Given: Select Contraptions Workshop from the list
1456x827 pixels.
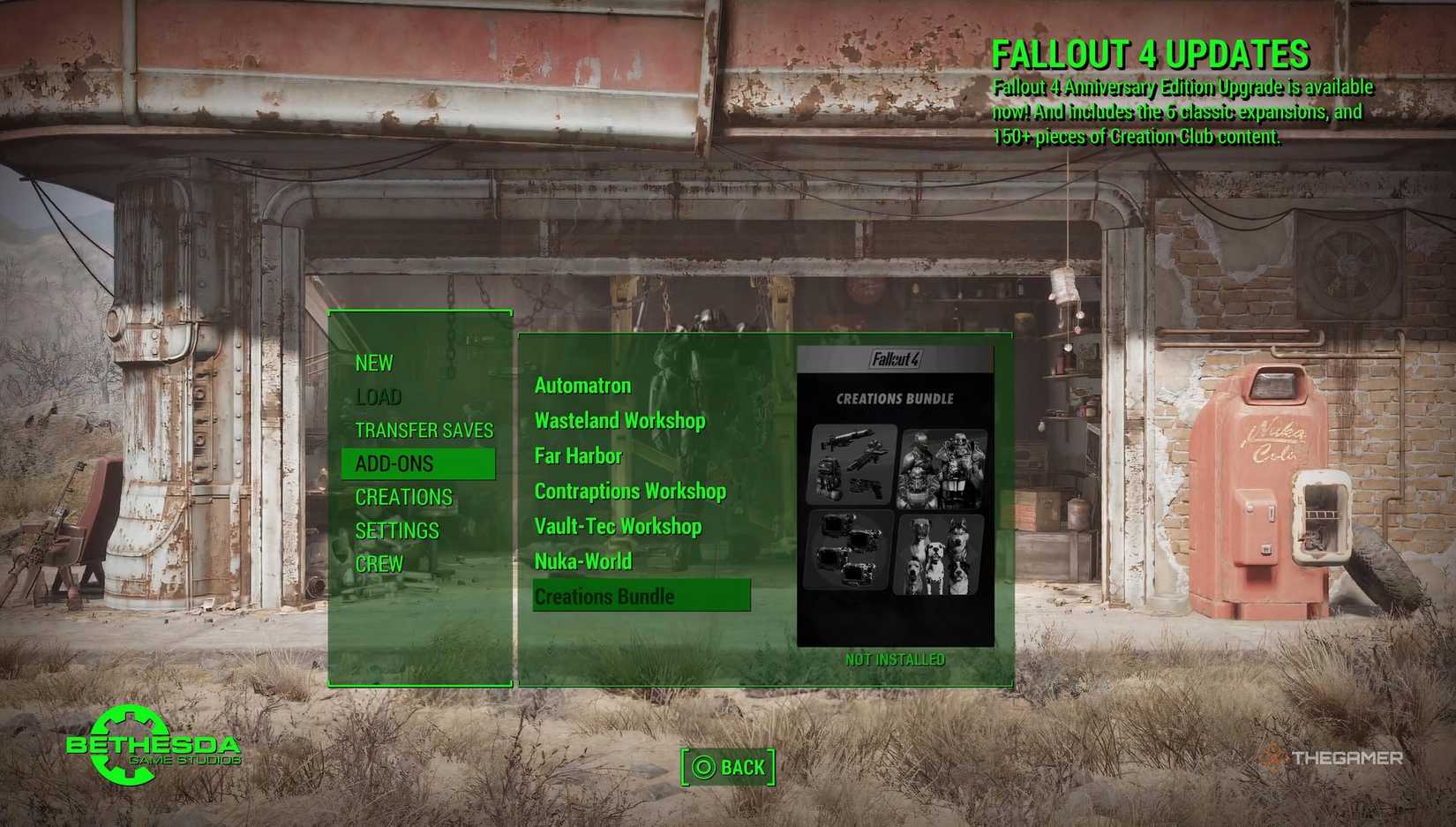Looking at the screenshot, I should click(x=630, y=491).
